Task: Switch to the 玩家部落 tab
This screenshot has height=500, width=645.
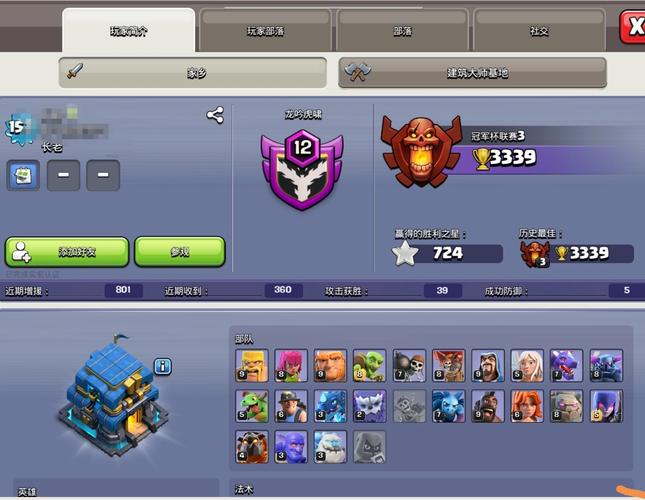Action: pyautogui.click(x=265, y=31)
